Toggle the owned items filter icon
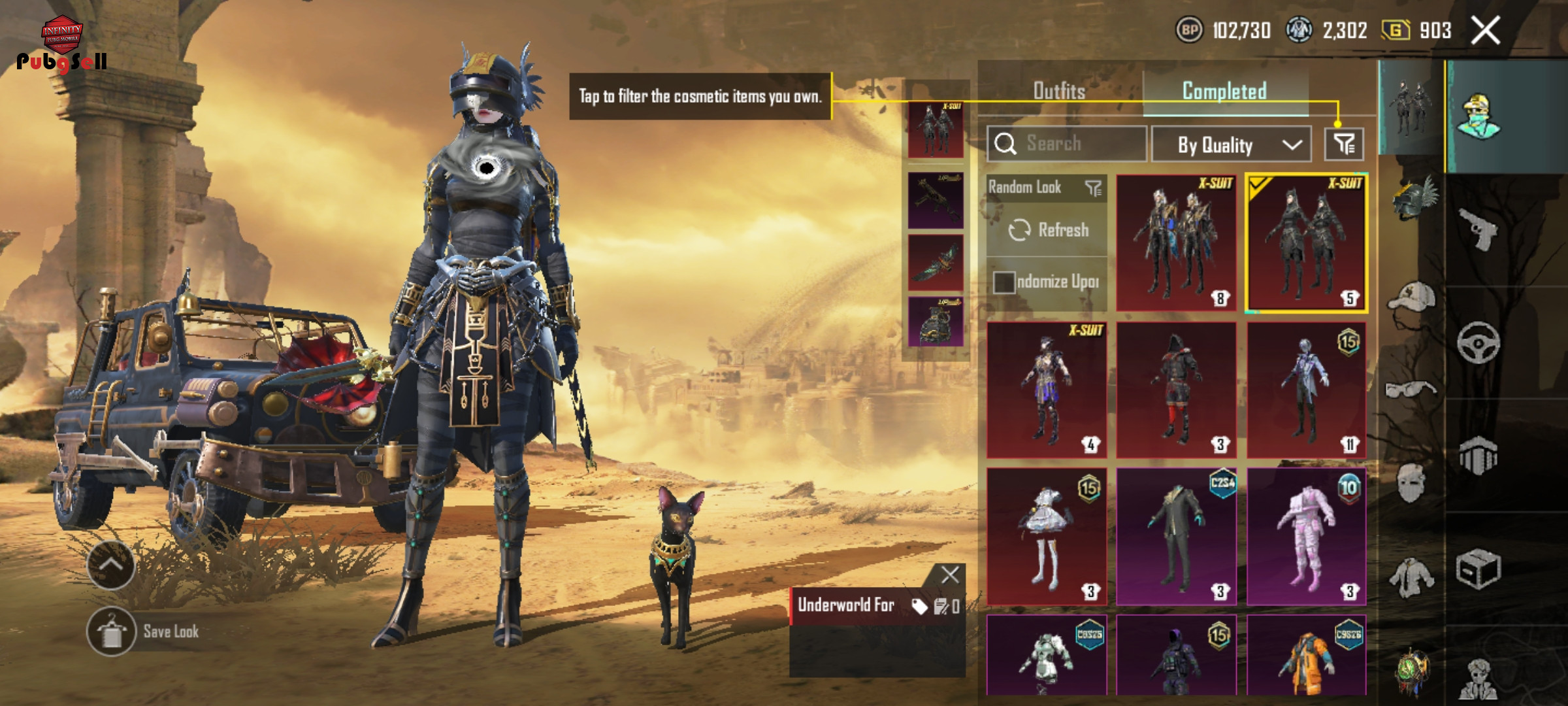 tap(1344, 144)
